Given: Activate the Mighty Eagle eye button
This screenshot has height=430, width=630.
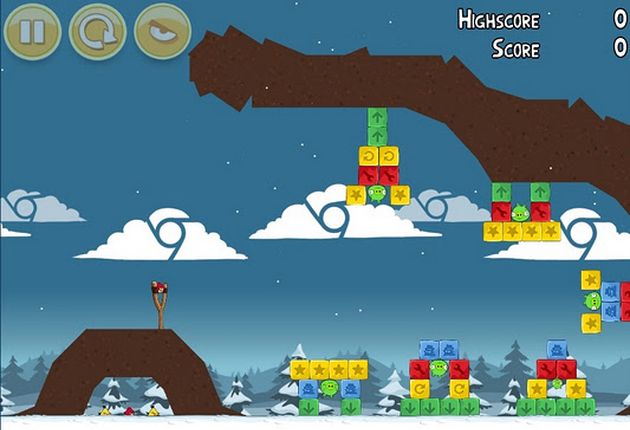Looking at the screenshot, I should coord(162,31).
